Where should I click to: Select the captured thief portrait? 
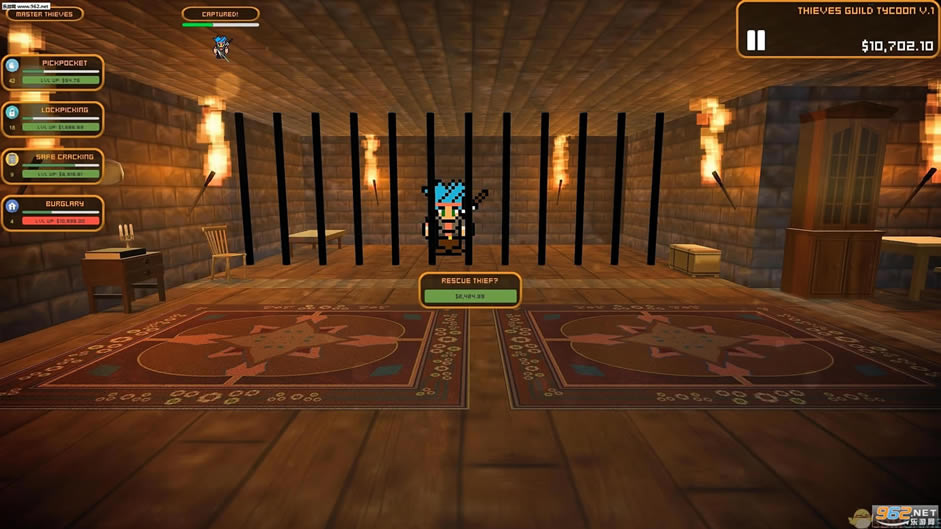pos(221,47)
